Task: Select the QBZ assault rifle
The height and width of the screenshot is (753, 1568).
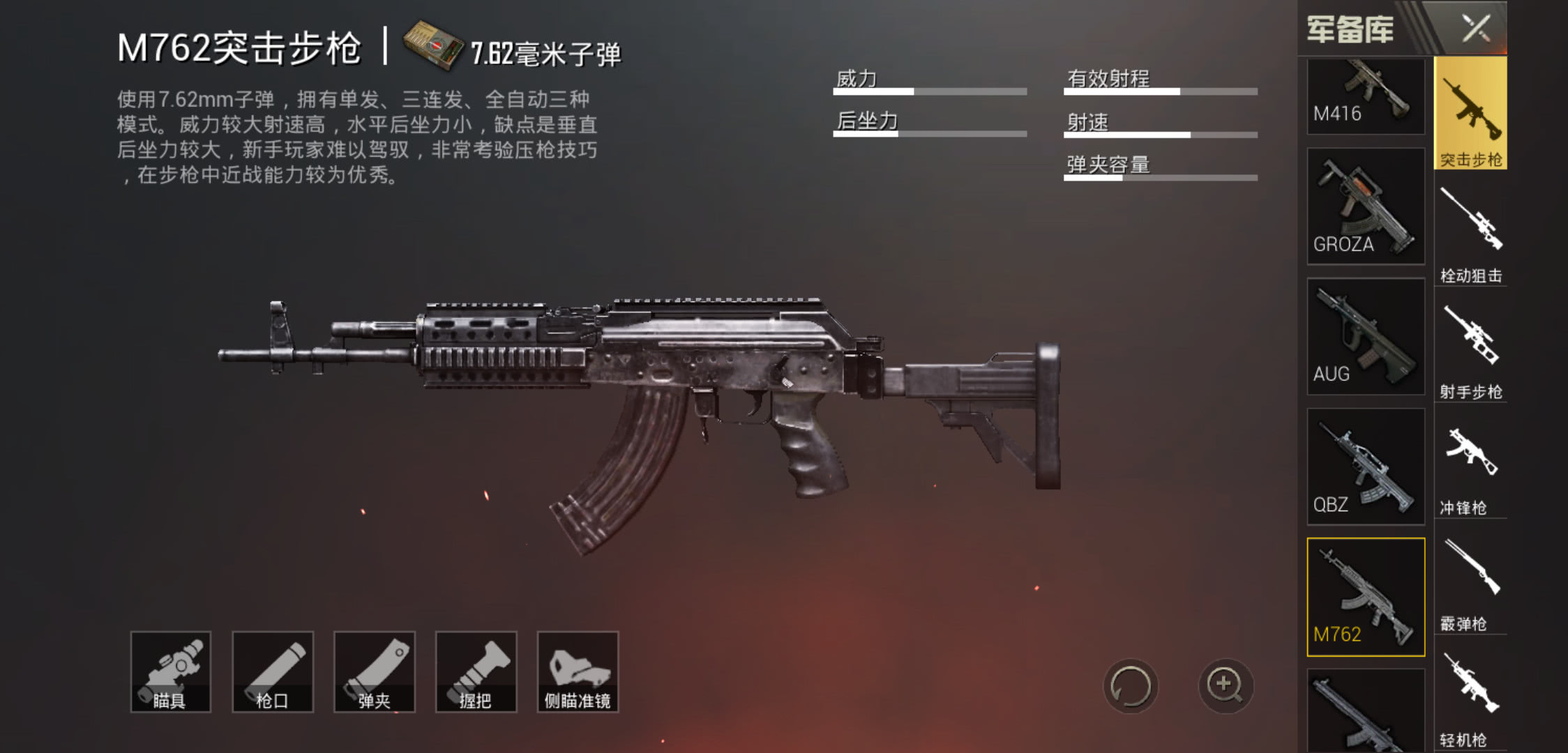Action: point(1365,469)
